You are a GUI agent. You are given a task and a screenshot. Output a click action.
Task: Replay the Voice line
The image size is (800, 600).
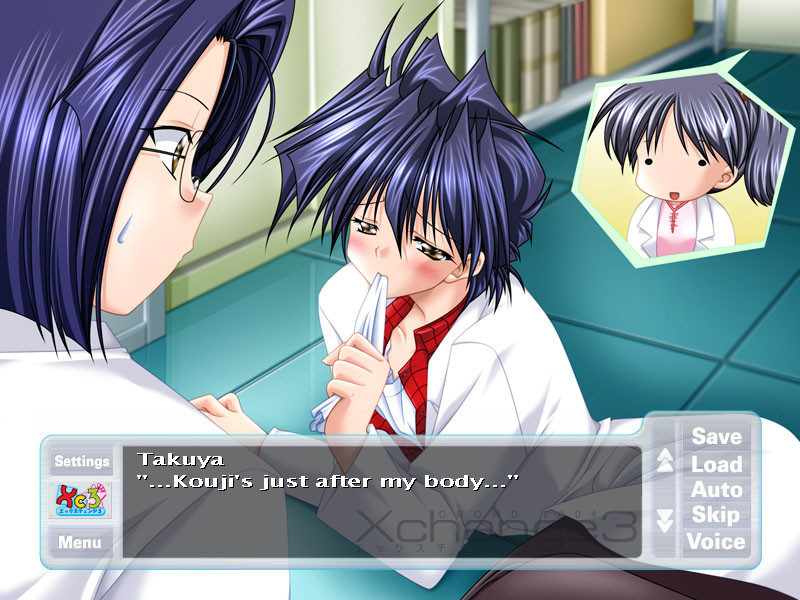point(716,542)
